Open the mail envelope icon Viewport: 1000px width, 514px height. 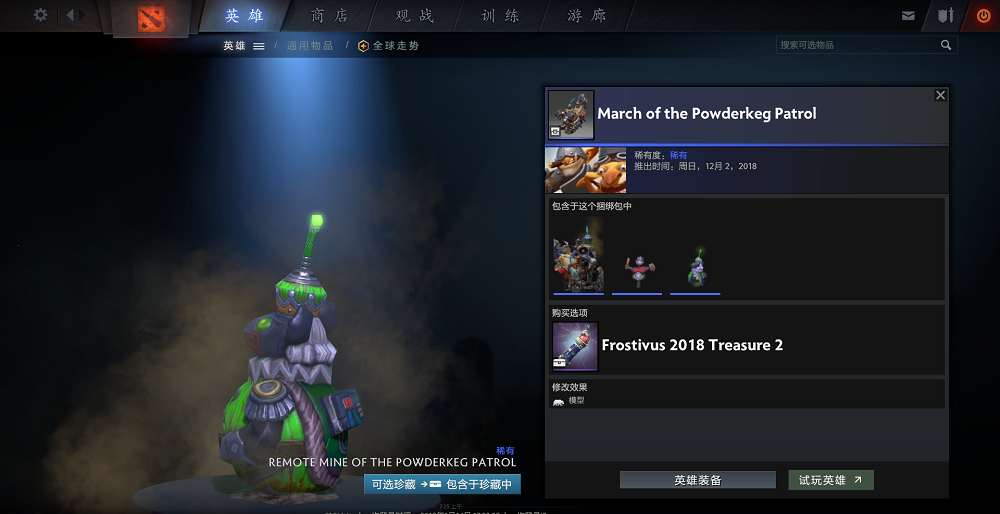(x=908, y=16)
